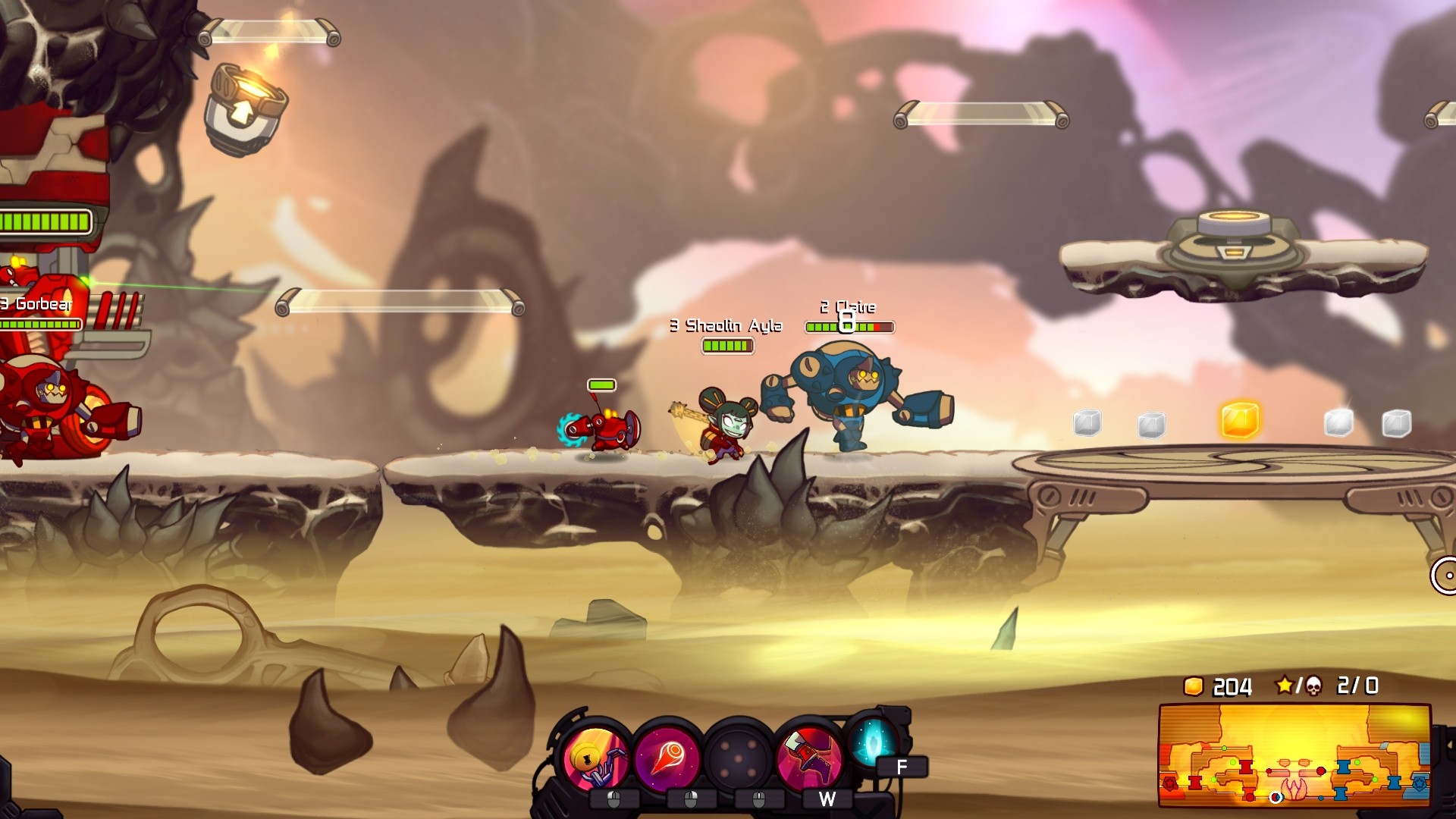This screenshot has width=1456, height=819.
Task: Select Ayla's chain hook ability icon
Action: pyautogui.click(x=595, y=756)
